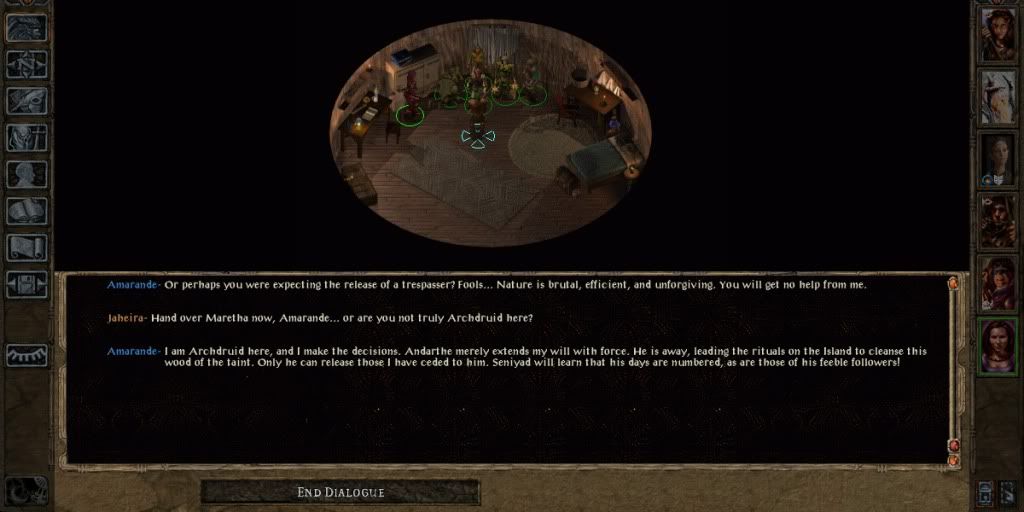
Task: Open the open-book sidebar icon
Action: pyautogui.click(x=28, y=211)
